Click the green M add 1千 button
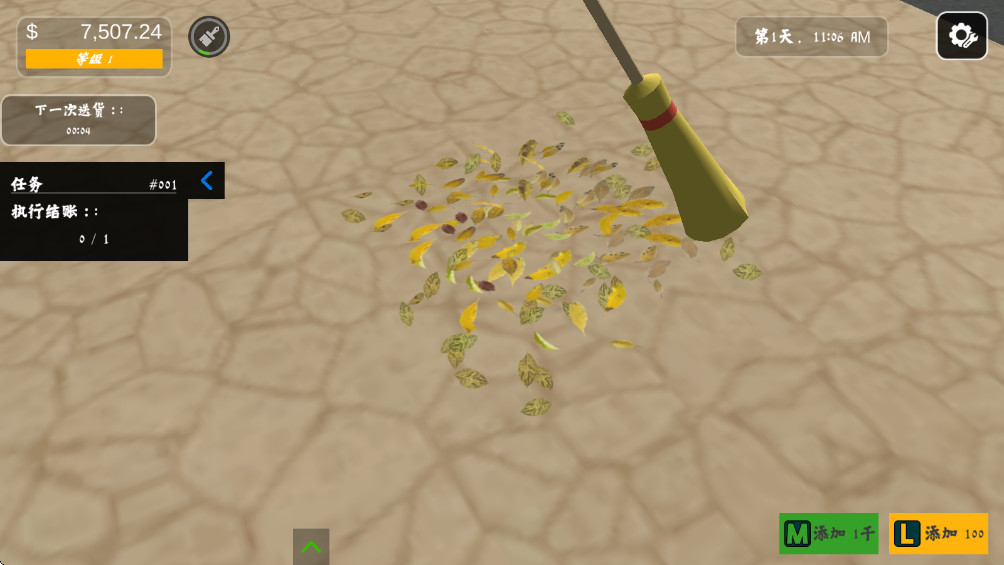 (x=828, y=533)
